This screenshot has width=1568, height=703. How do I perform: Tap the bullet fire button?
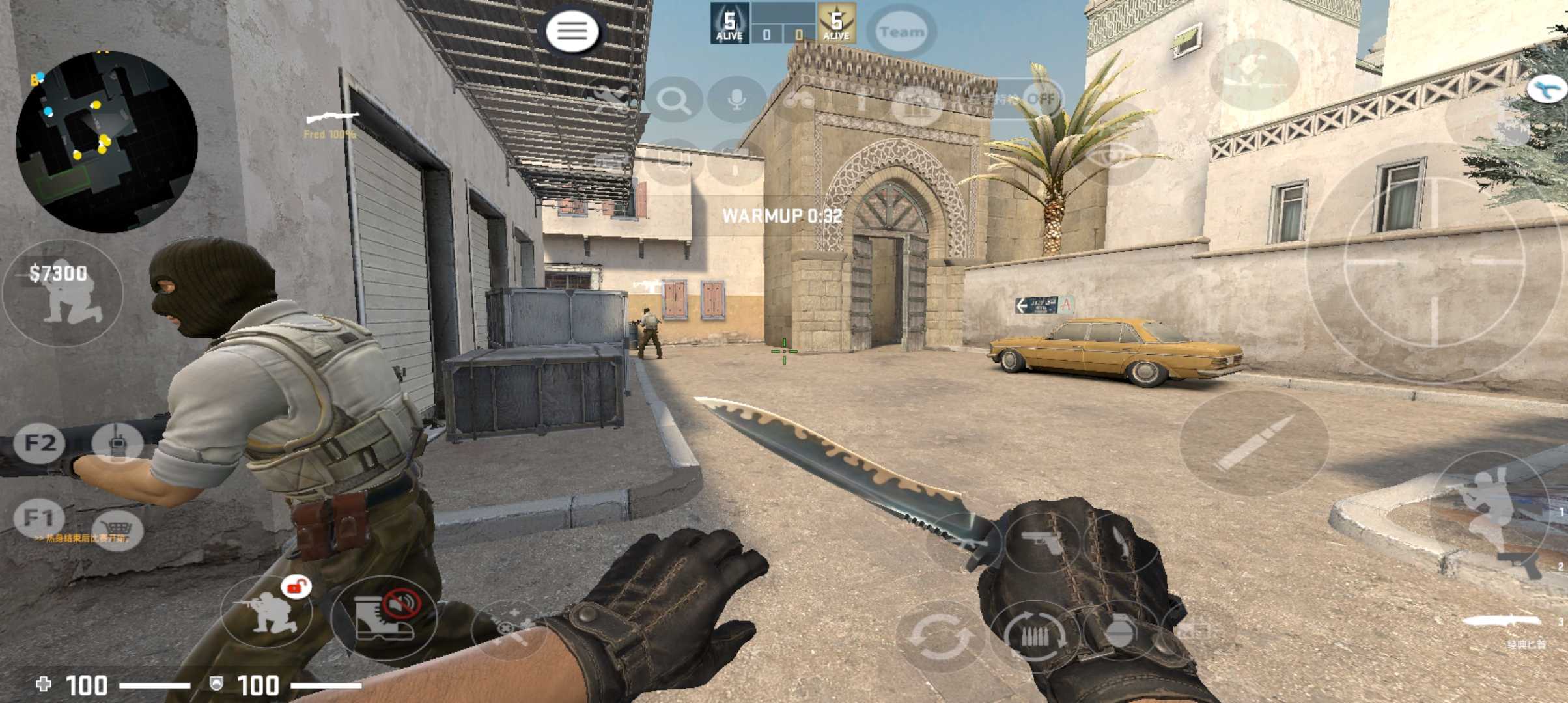point(1253,443)
